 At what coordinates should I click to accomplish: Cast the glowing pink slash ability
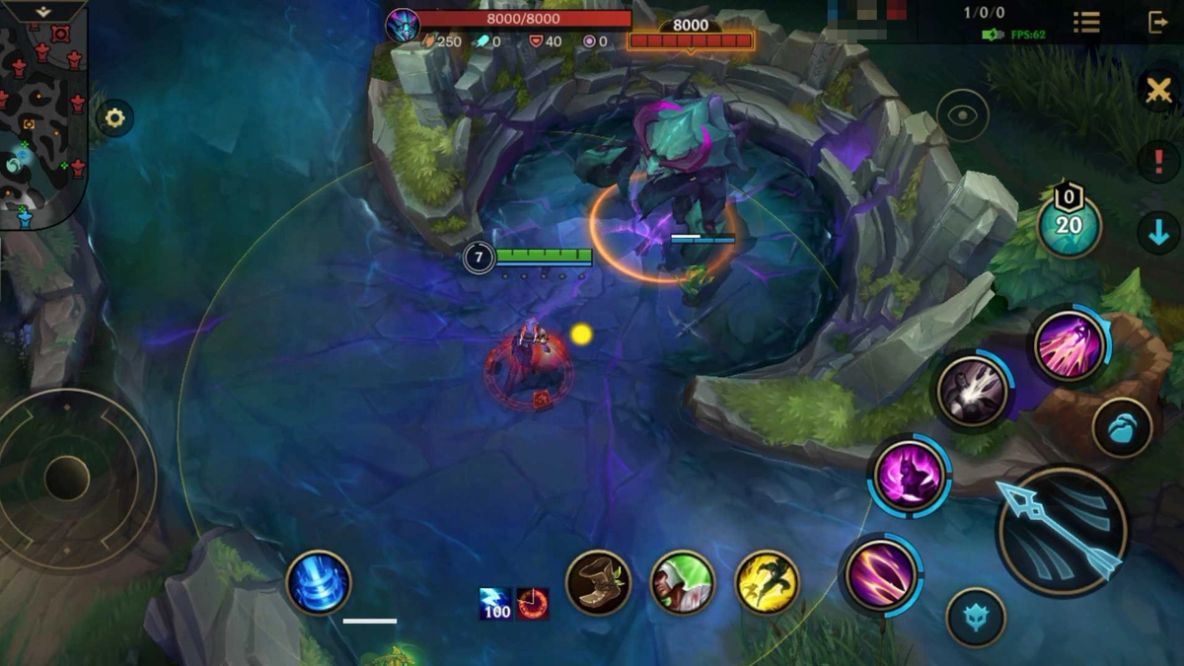click(880, 574)
